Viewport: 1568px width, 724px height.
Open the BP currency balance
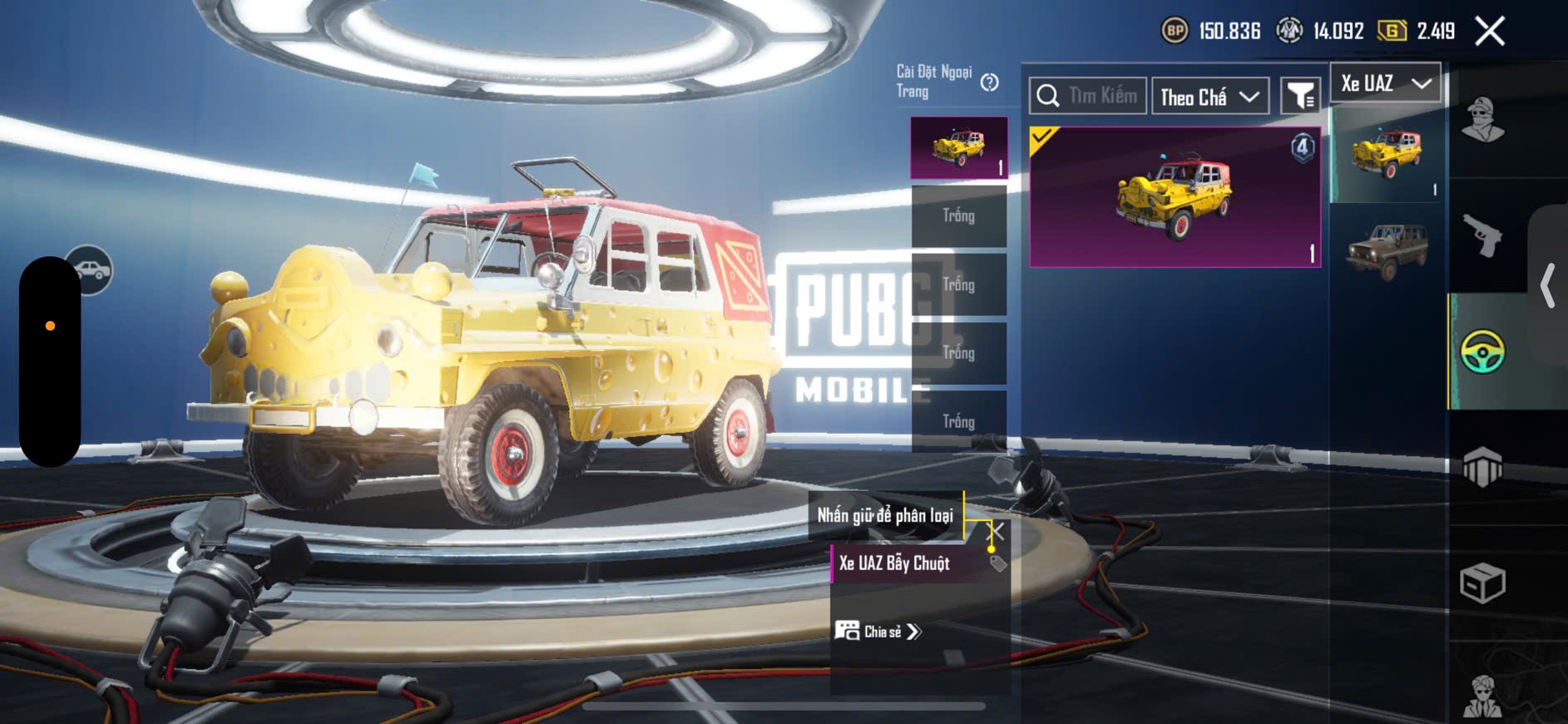(1211, 32)
